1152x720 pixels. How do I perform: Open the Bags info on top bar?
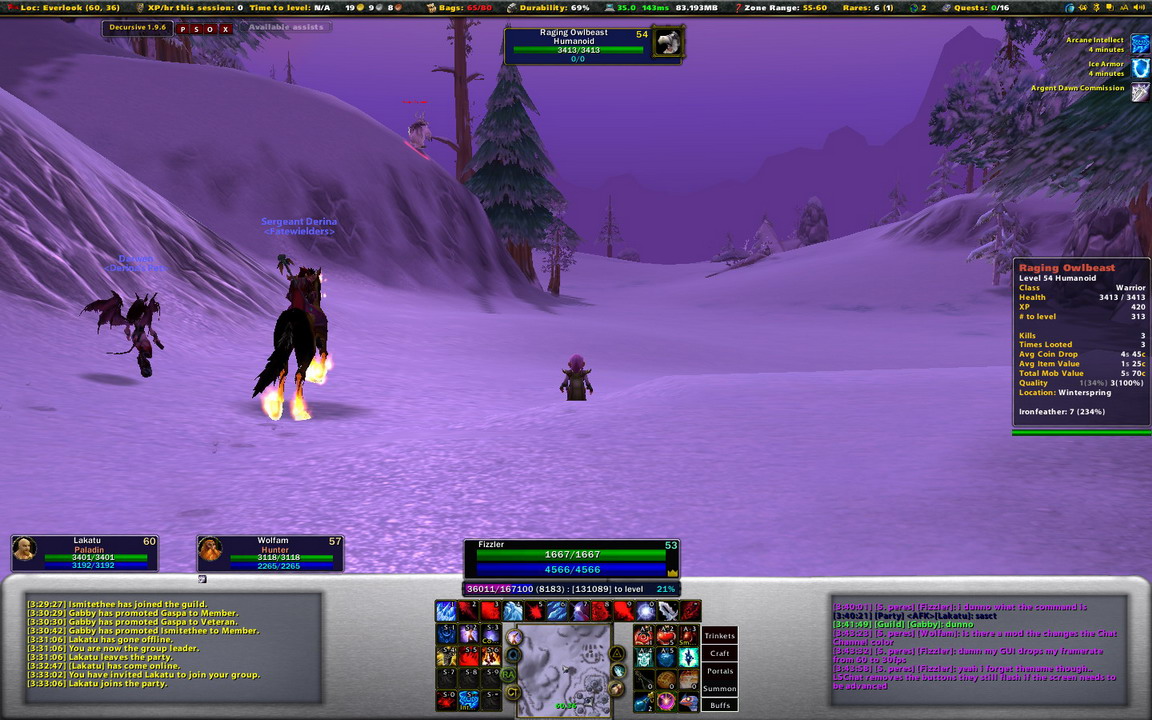tap(465, 7)
